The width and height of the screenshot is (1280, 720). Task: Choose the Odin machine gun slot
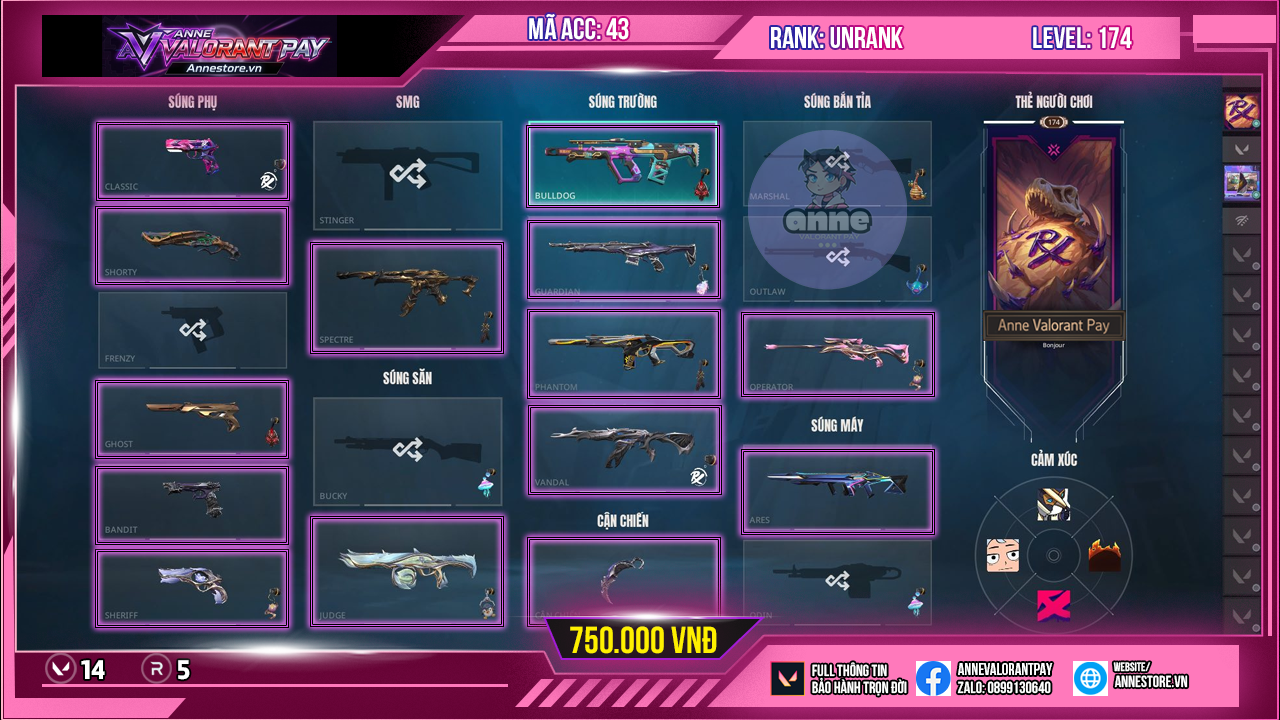coord(837,582)
